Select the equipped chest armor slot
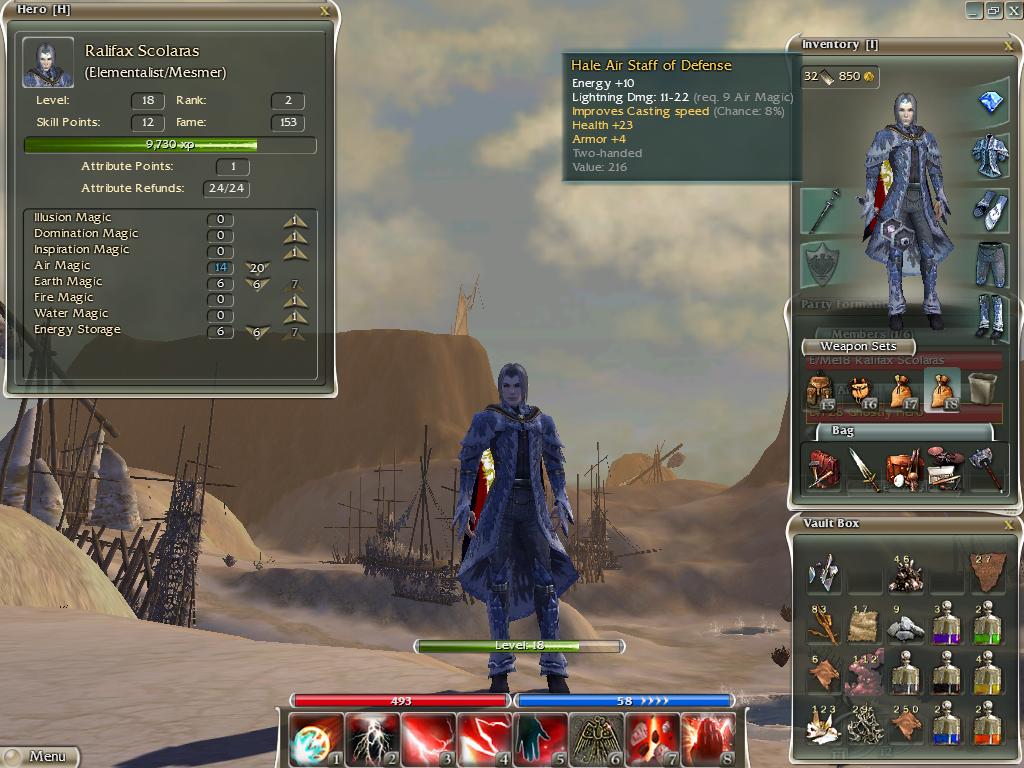Image resolution: width=1024 pixels, height=768 pixels. click(x=989, y=155)
